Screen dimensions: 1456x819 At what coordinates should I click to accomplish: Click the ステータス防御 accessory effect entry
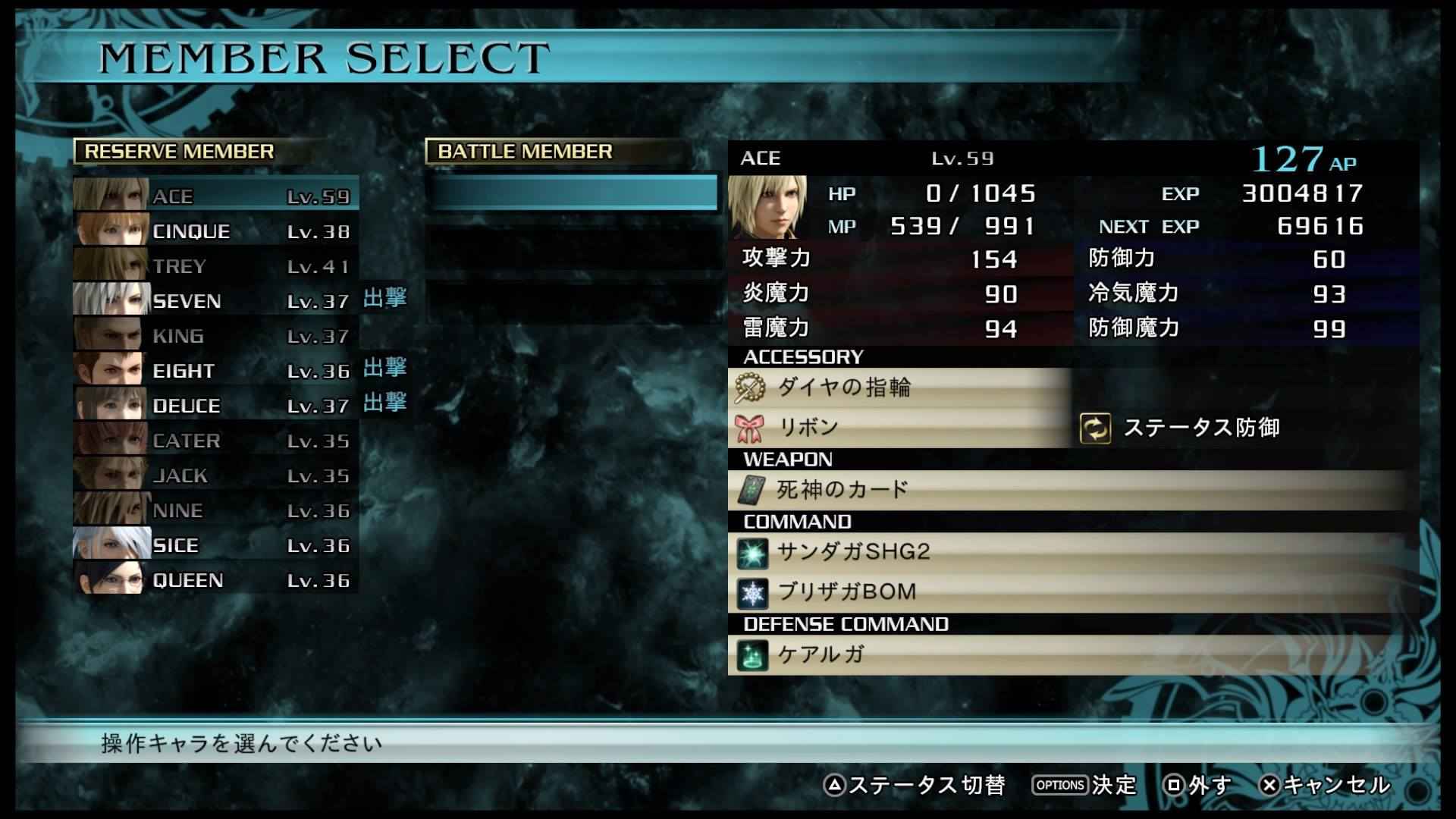(1200, 428)
